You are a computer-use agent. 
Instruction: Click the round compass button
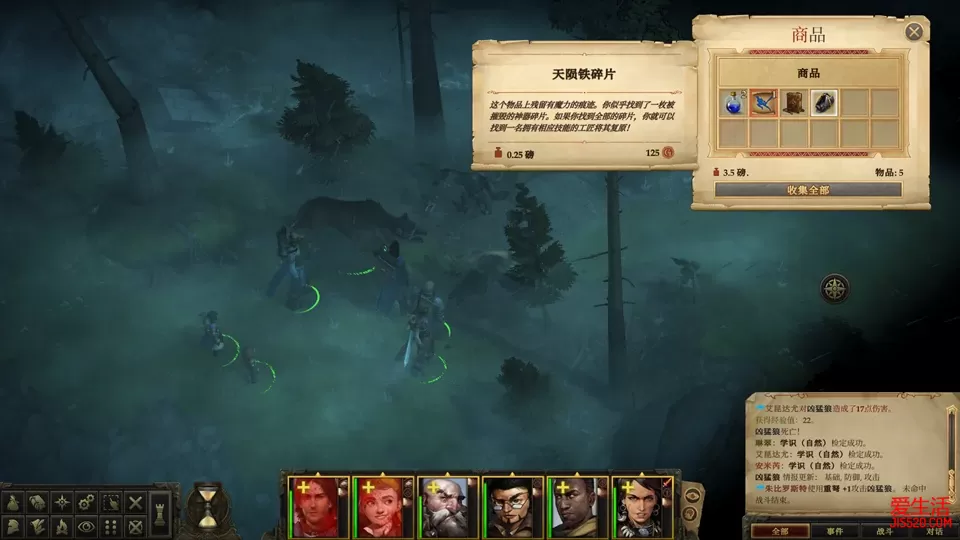(835, 289)
